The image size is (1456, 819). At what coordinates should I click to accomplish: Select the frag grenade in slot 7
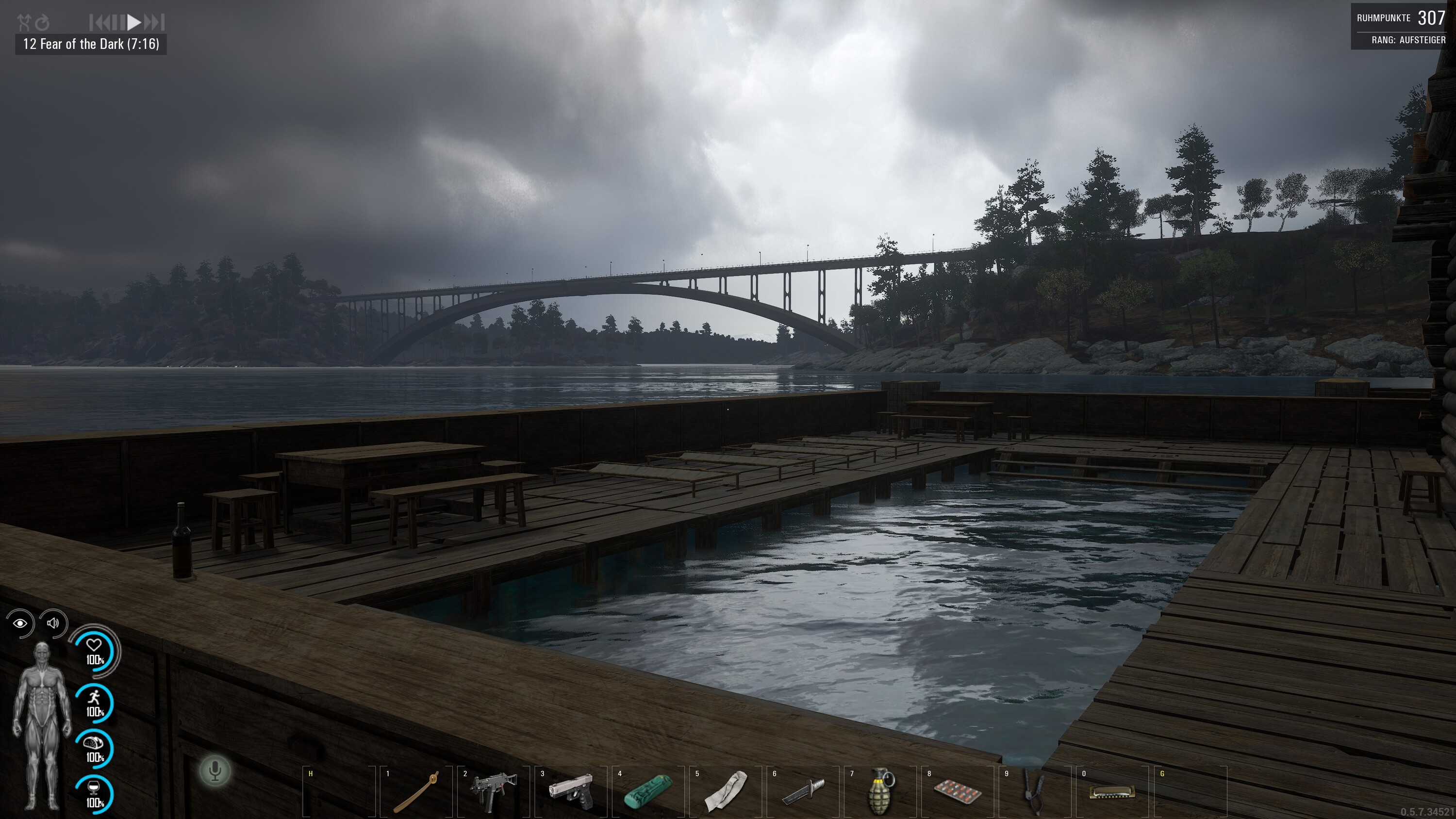coord(880,791)
